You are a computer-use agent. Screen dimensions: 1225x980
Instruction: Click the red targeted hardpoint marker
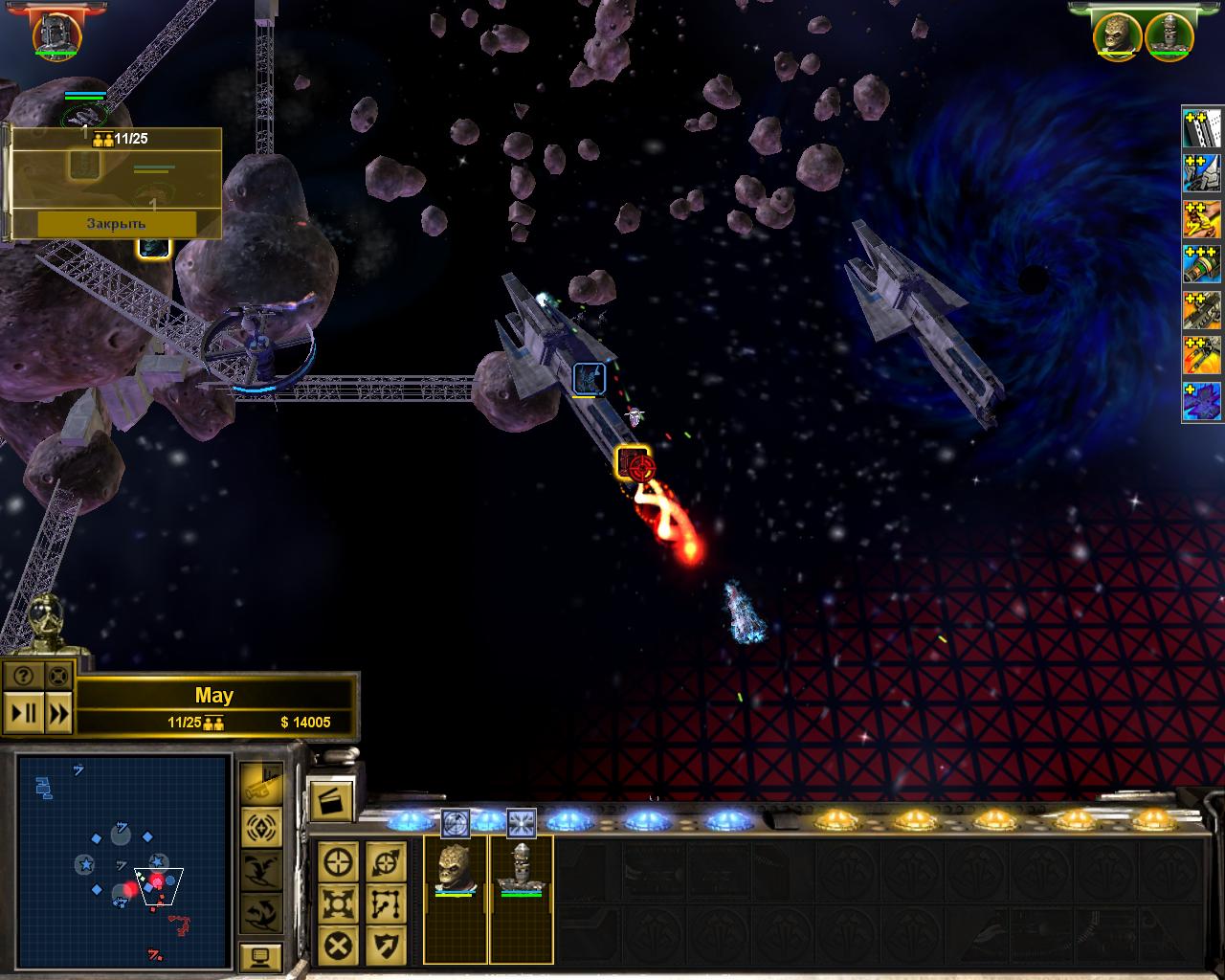tap(635, 464)
